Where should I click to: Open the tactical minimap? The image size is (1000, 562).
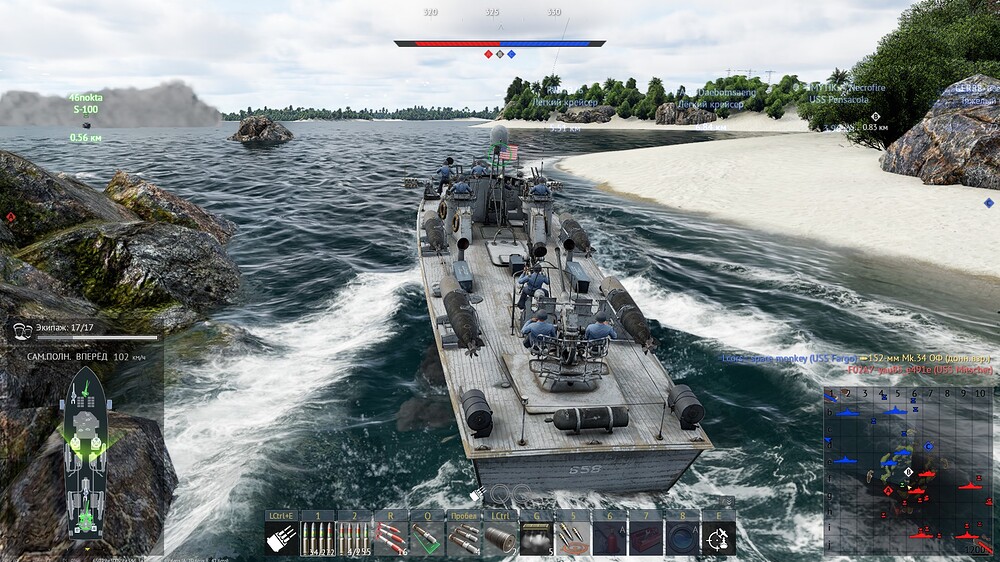(909, 470)
